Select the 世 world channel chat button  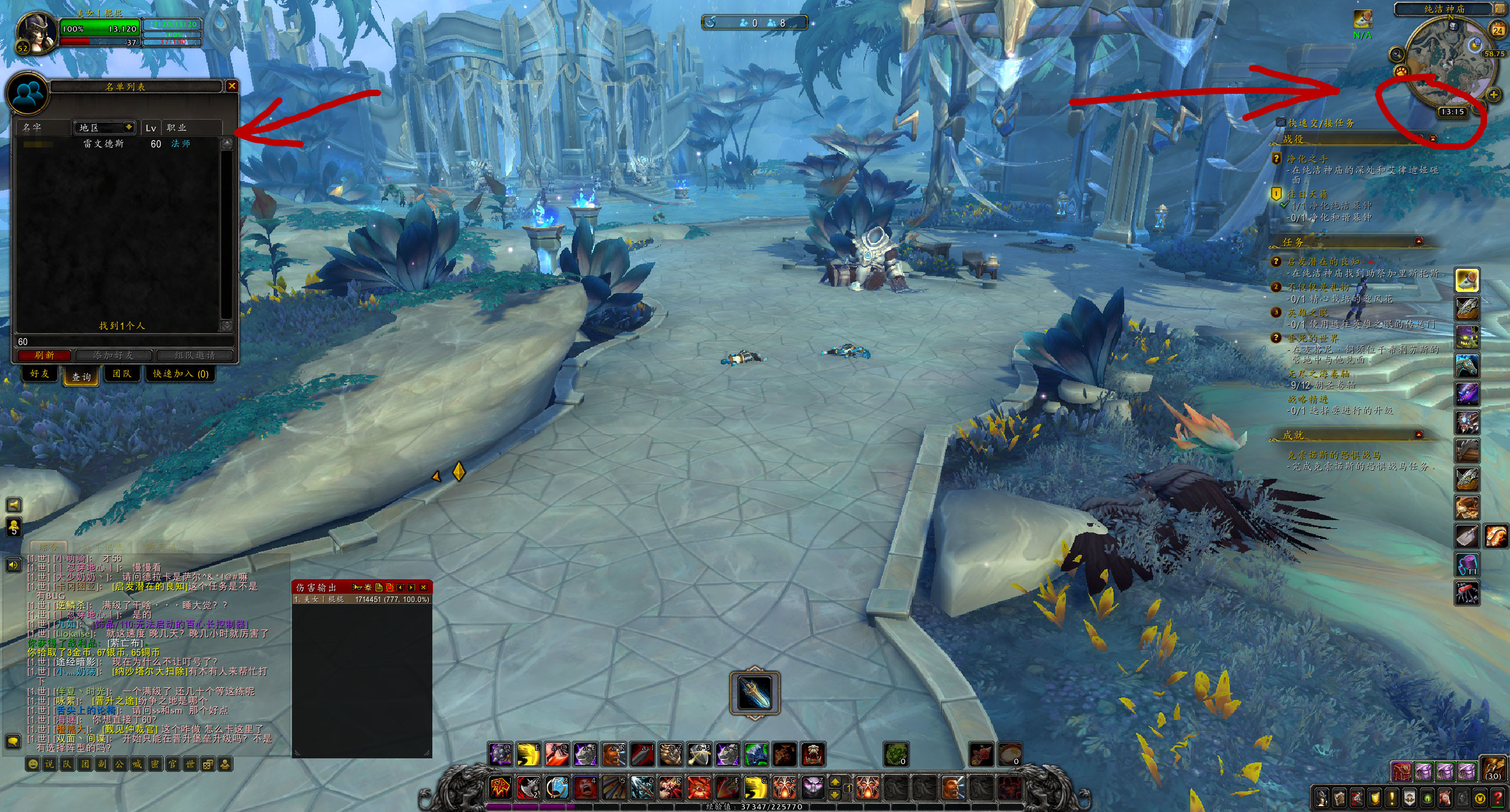click(190, 764)
